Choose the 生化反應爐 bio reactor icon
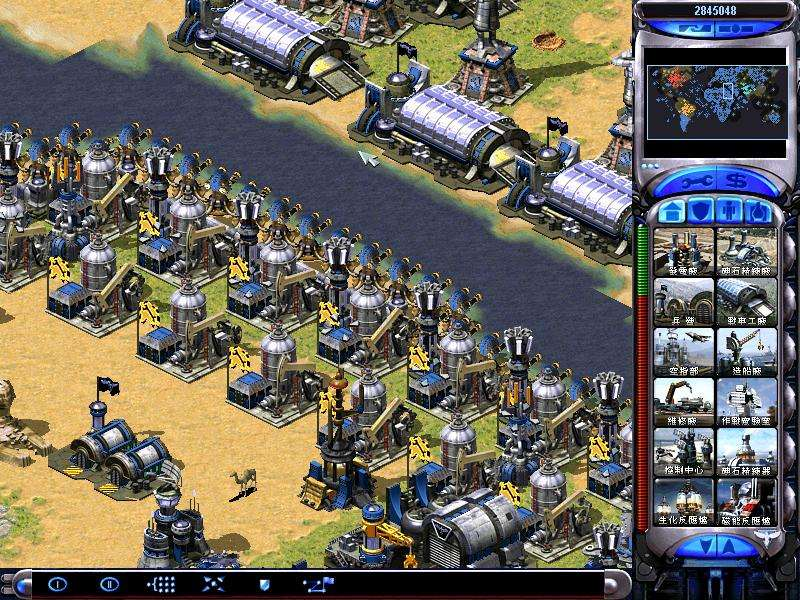This screenshot has height=600, width=800. tap(684, 501)
